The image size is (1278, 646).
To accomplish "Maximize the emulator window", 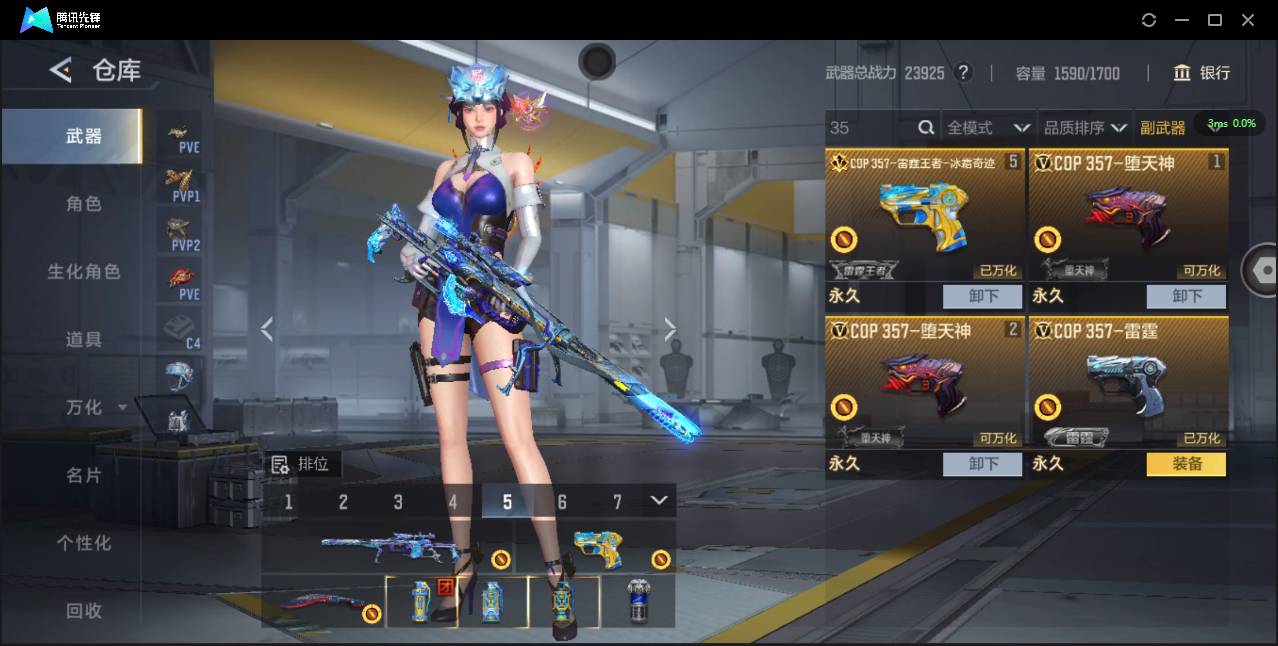I will [x=1215, y=20].
